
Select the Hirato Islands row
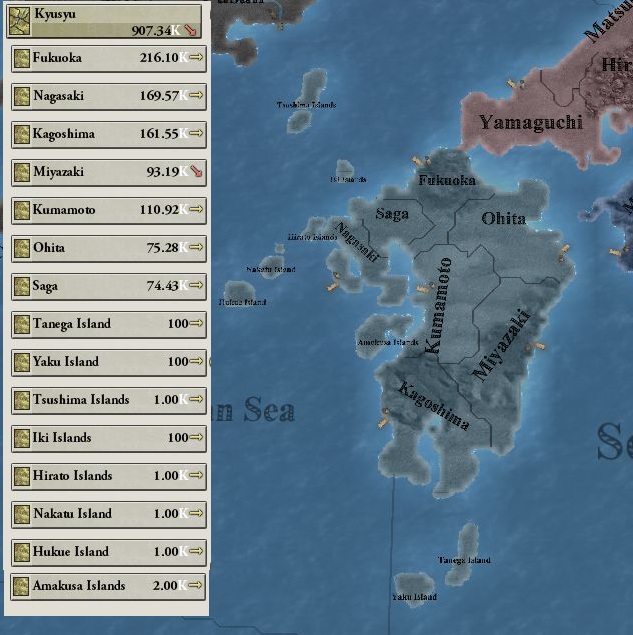[108, 476]
